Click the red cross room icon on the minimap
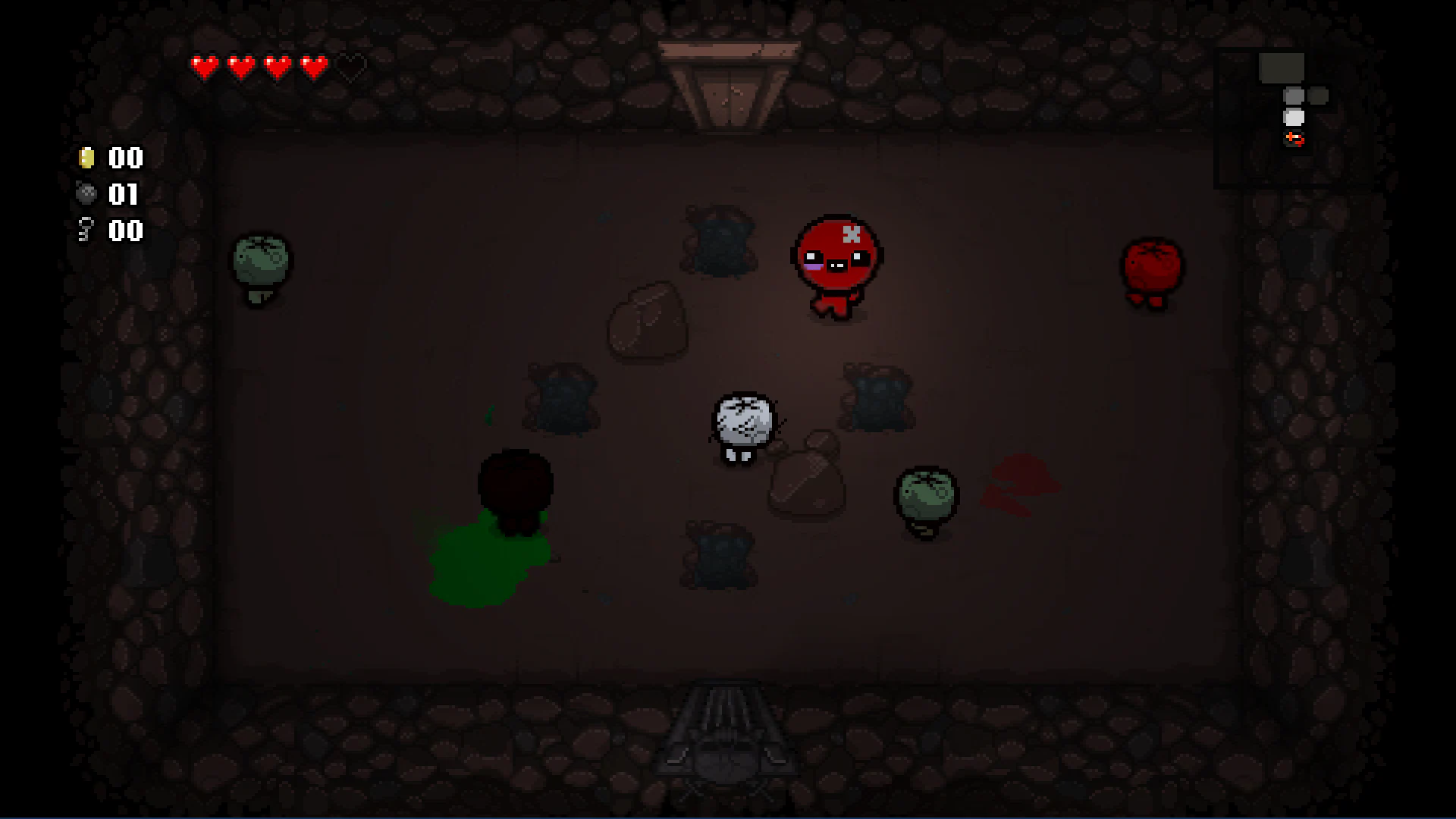The image size is (1456, 819). [x=1293, y=139]
